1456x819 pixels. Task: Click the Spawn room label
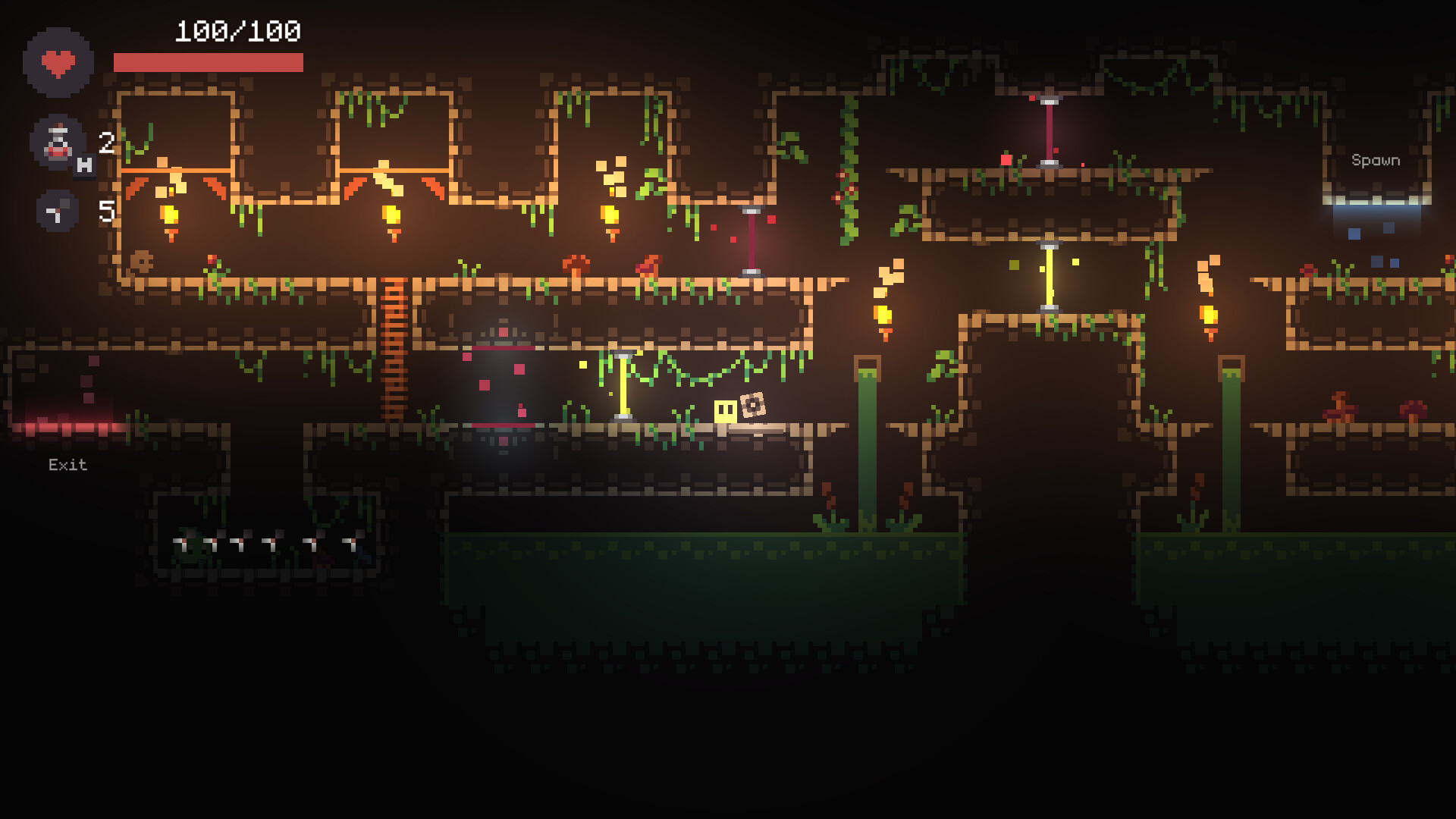click(x=1375, y=160)
